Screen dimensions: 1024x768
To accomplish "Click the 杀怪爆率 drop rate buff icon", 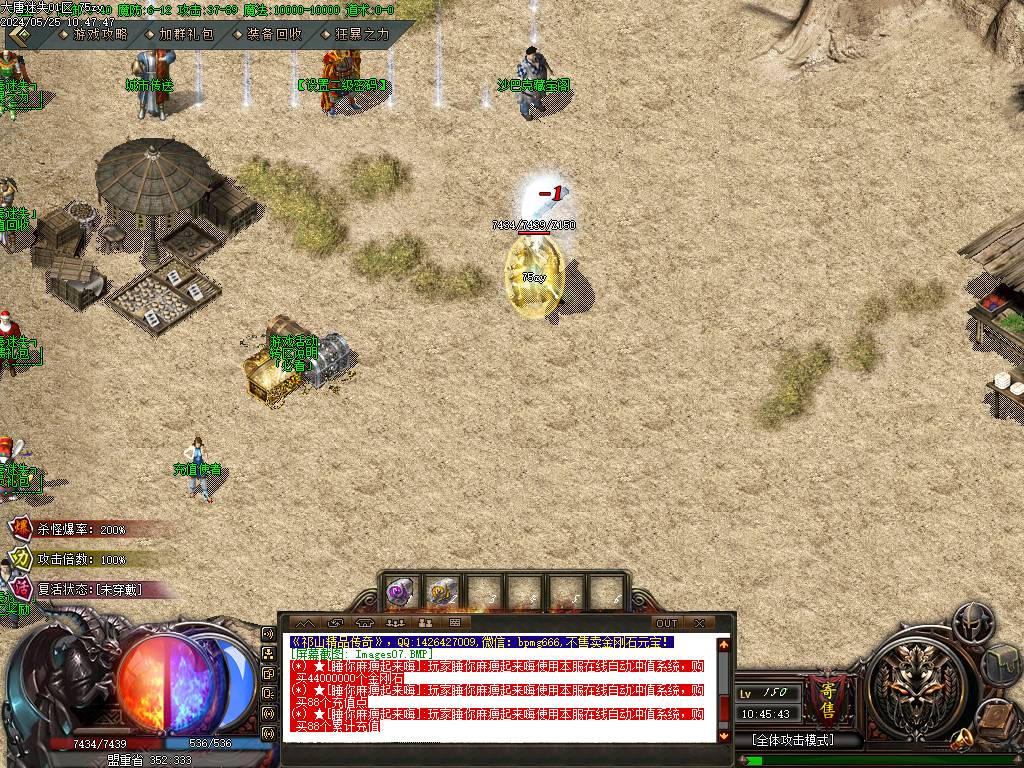I will click(x=20, y=528).
